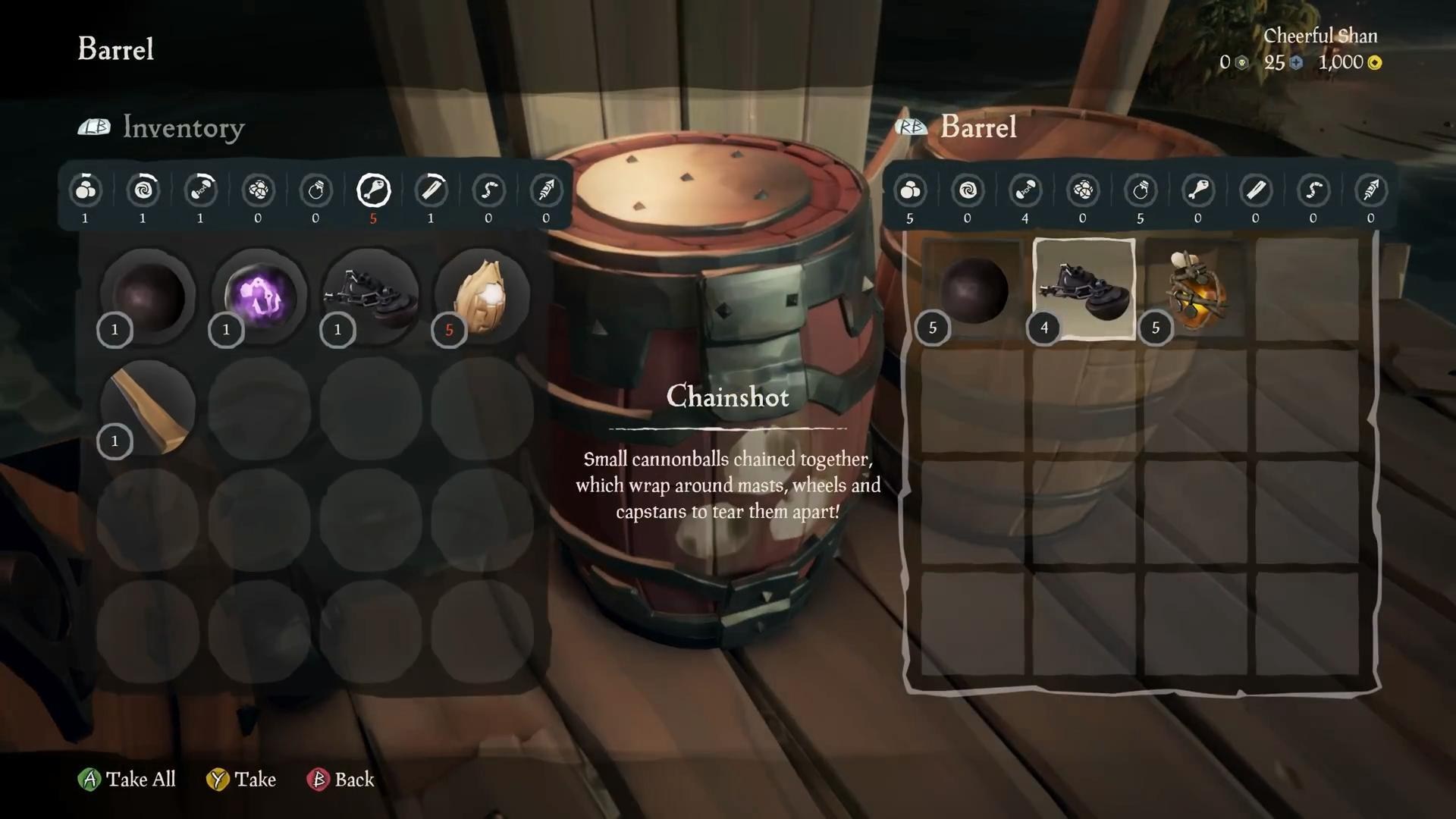
Task: Select the highlighted Chainshot stack in the Barrel
Action: (1084, 289)
